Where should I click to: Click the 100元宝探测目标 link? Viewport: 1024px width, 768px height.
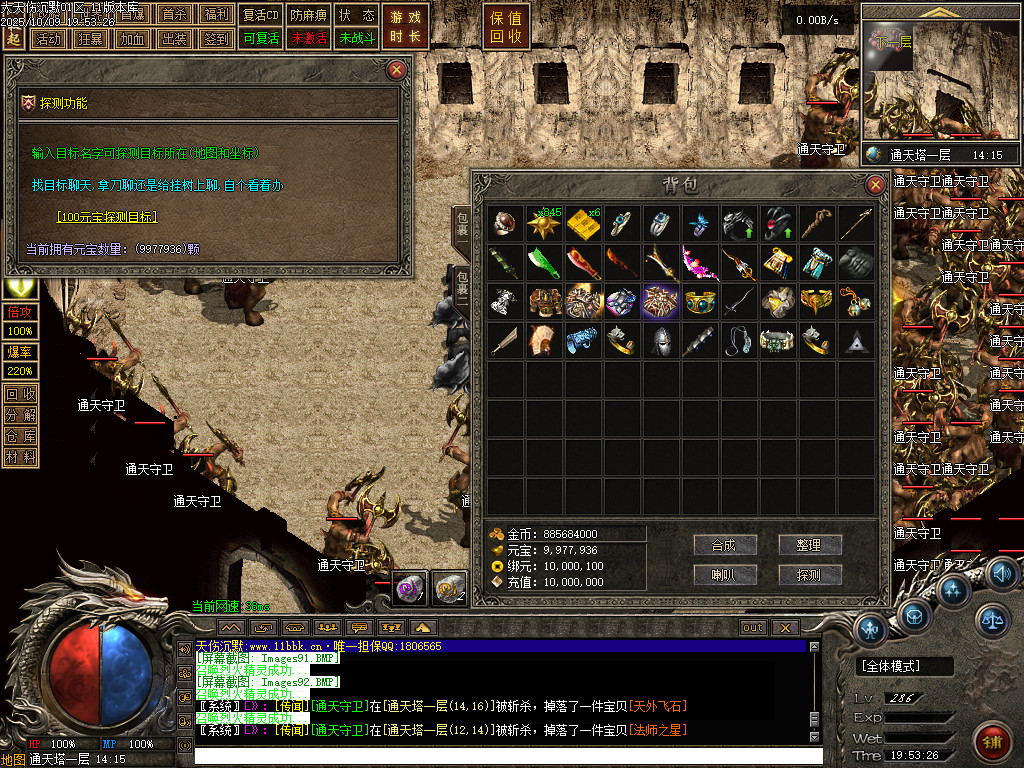(x=107, y=216)
